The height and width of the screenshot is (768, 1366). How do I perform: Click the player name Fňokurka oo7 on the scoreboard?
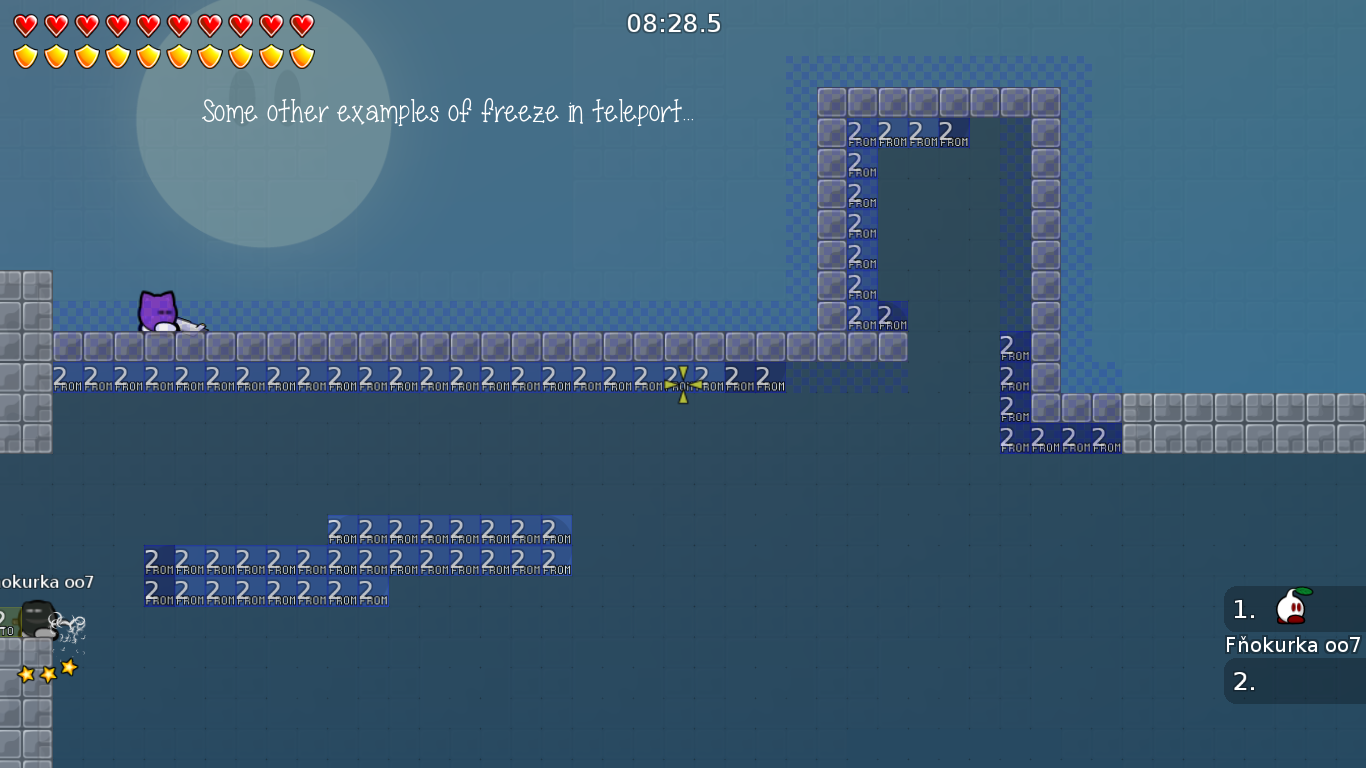click(x=1294, y=645)
